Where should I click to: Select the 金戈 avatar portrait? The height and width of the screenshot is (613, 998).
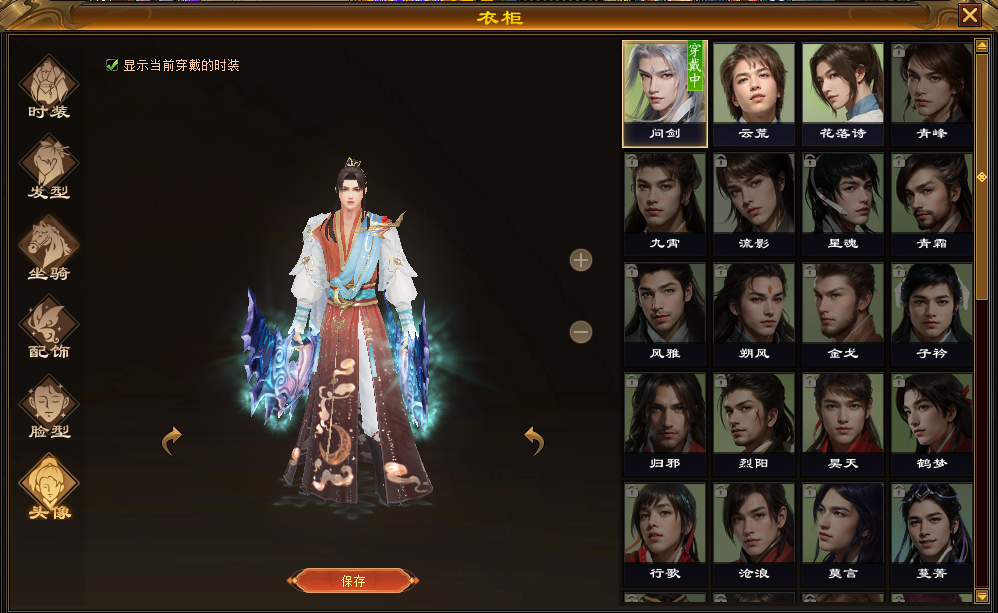(843, 310)
